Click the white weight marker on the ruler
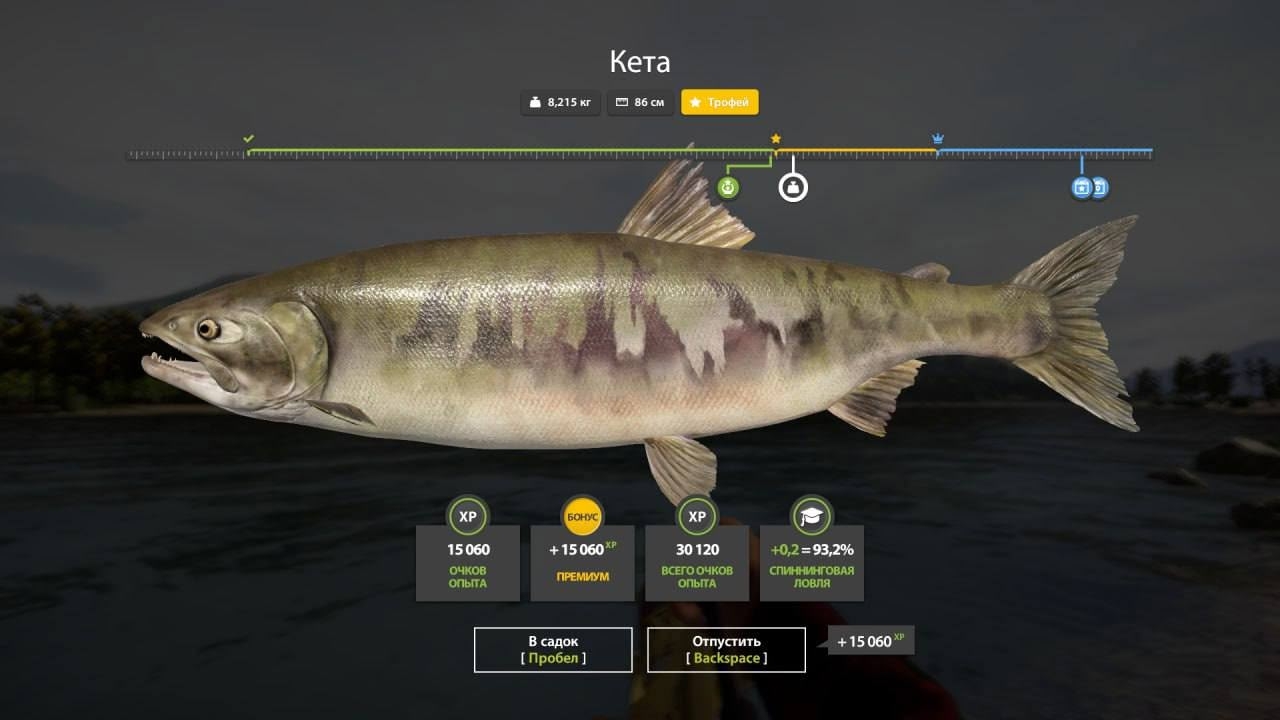Viewport: 1280px width, 720px height. click(792, 186)
